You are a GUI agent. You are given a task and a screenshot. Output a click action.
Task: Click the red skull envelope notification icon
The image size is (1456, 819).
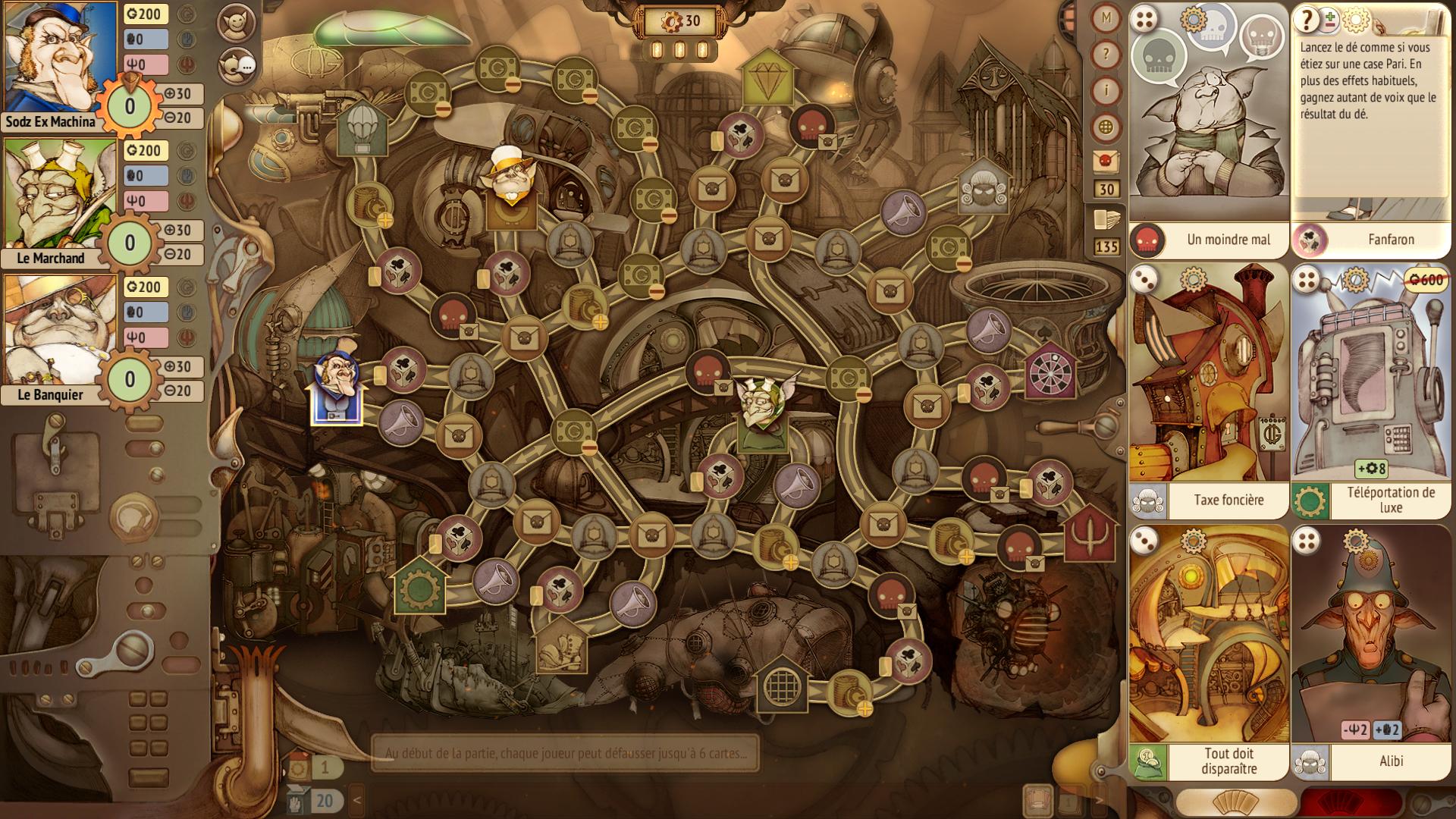pyautogui.click(x=1107, y=159)
